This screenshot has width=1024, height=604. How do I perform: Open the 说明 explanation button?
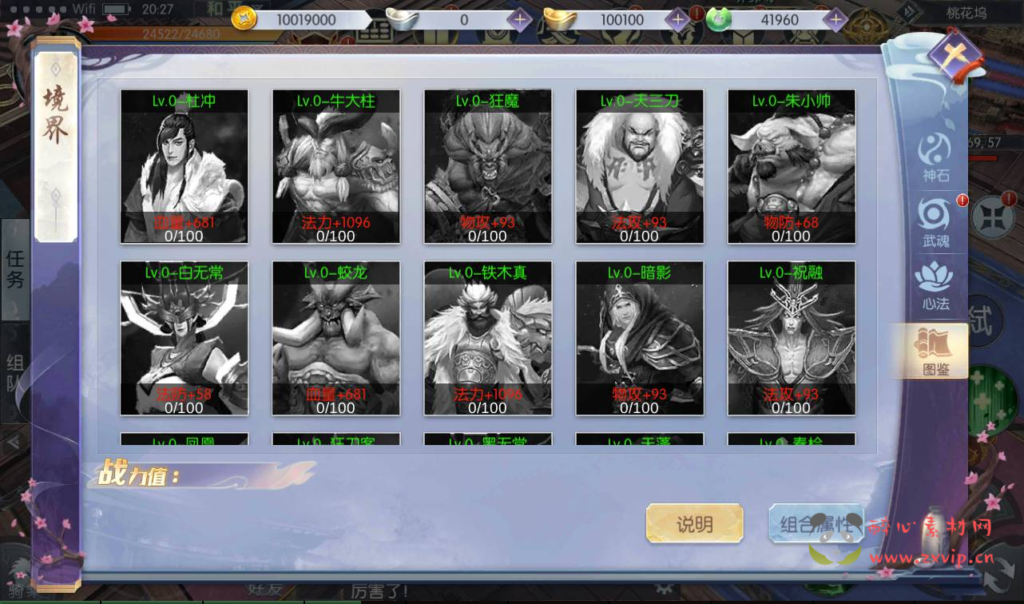tap(695, 524)
